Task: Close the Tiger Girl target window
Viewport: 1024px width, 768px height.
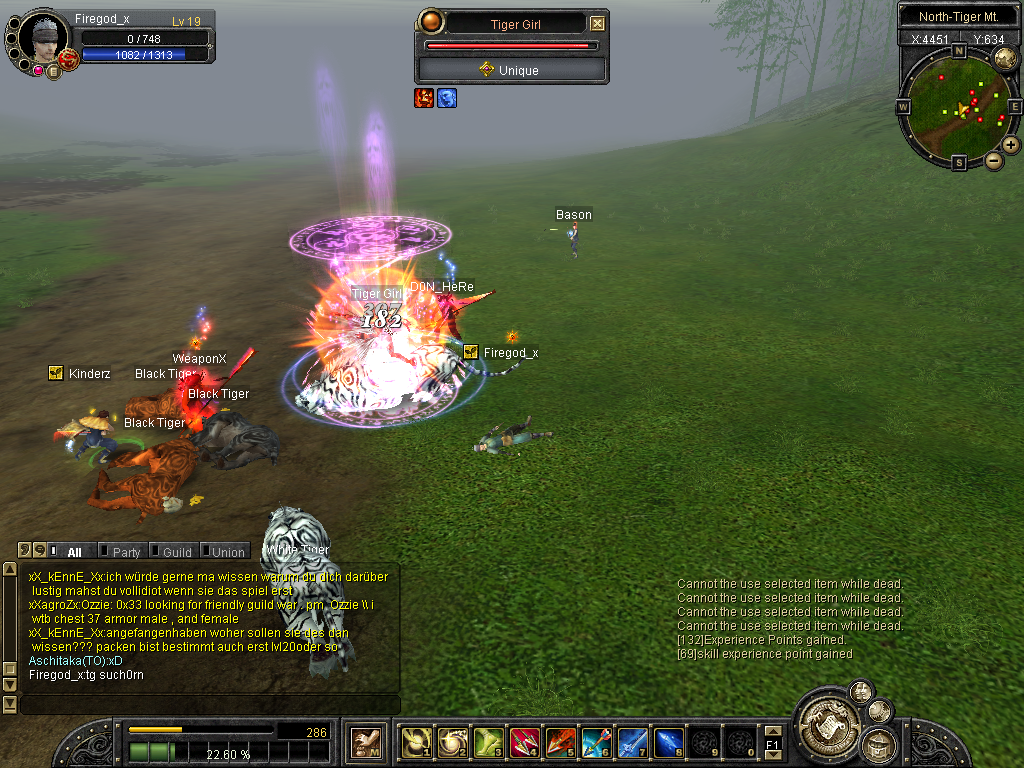Action: click(x=597, y=24)
